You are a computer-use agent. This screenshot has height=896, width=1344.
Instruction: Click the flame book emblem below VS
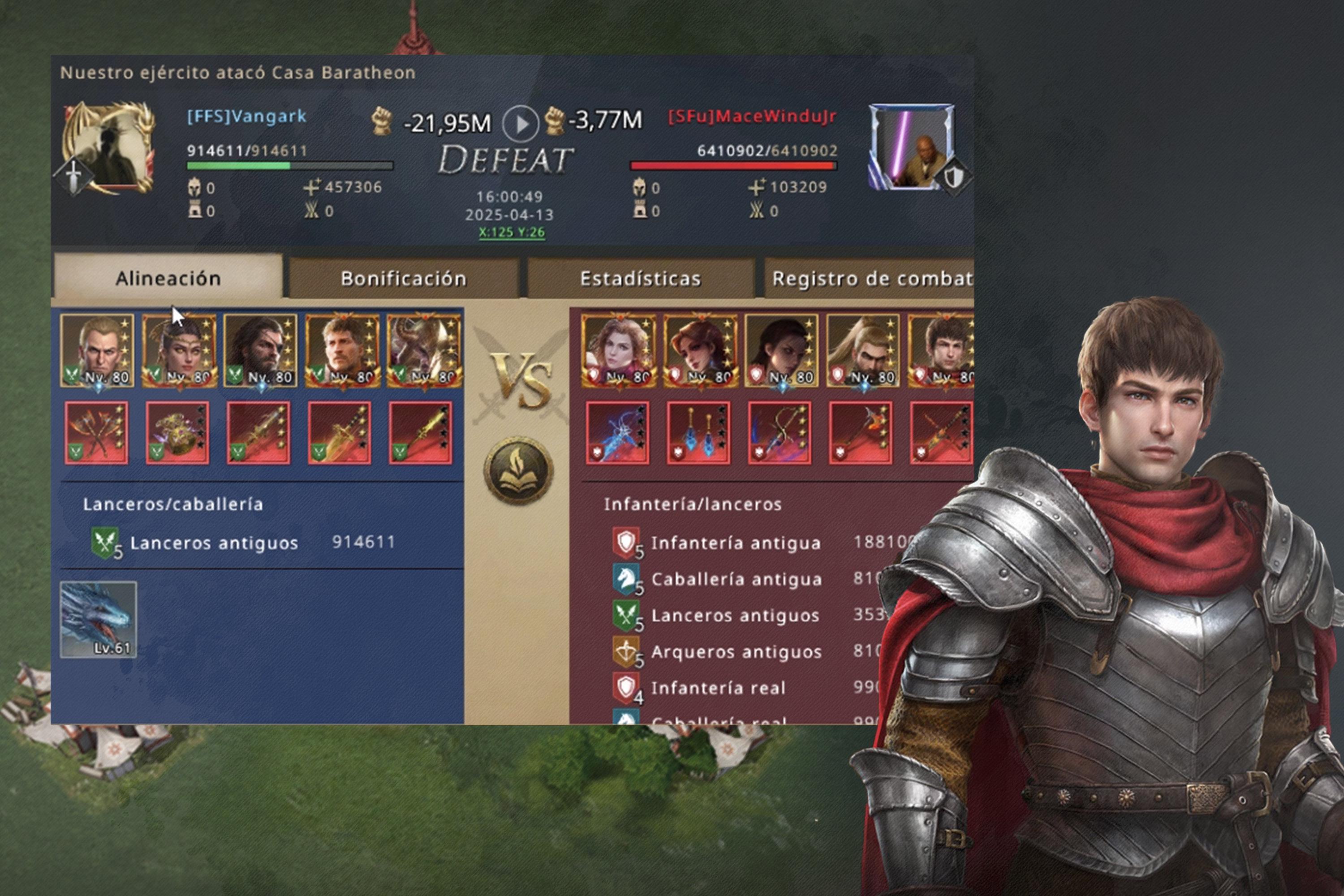pos(518,470)
